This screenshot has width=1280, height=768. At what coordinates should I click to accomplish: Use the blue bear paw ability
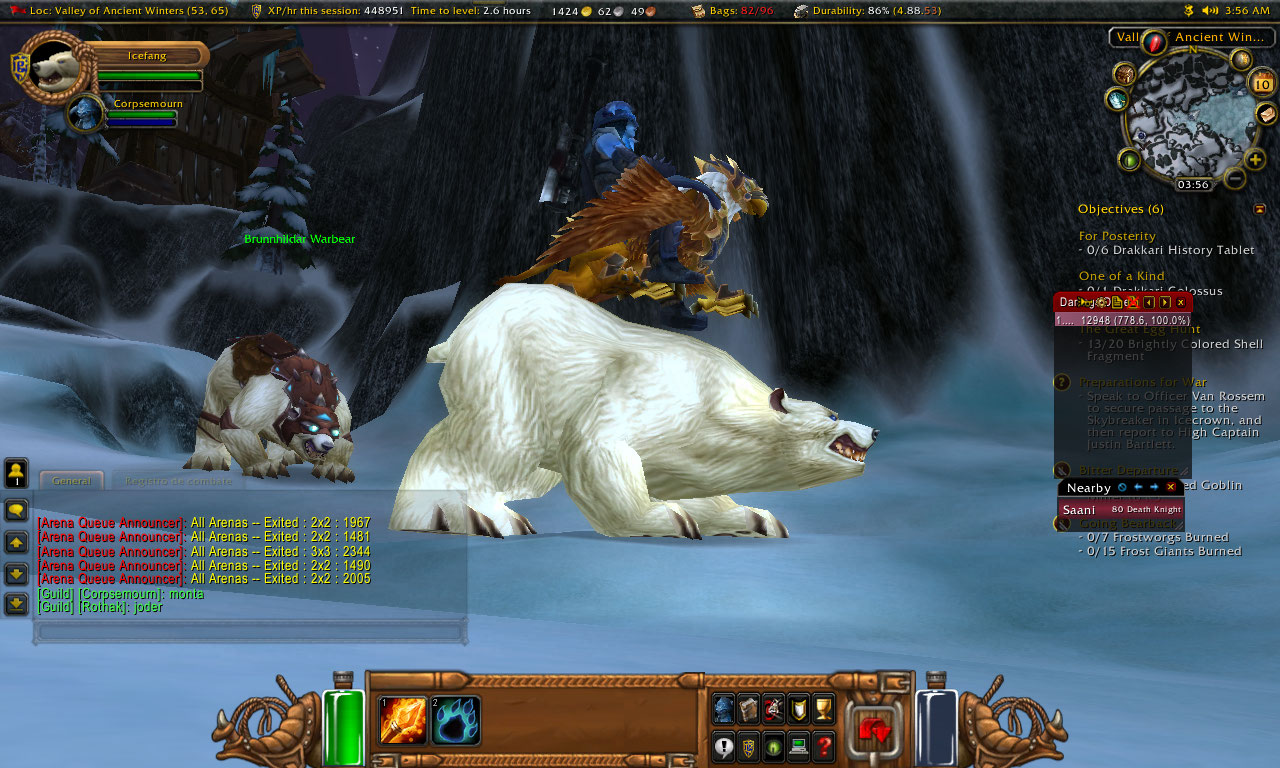(x=456, y=720)
